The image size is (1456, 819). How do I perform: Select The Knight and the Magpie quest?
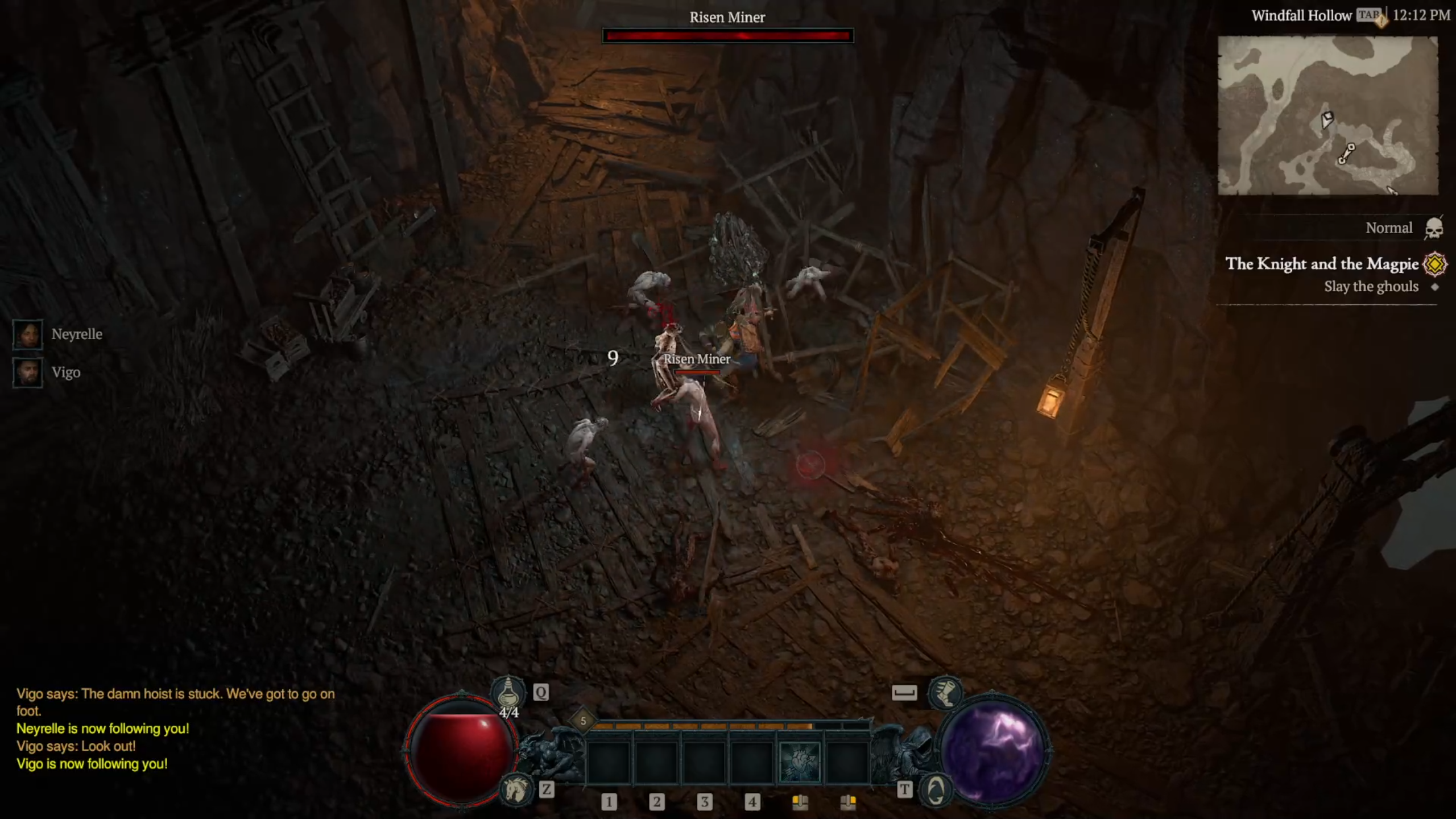click(x=1321, y=264)
